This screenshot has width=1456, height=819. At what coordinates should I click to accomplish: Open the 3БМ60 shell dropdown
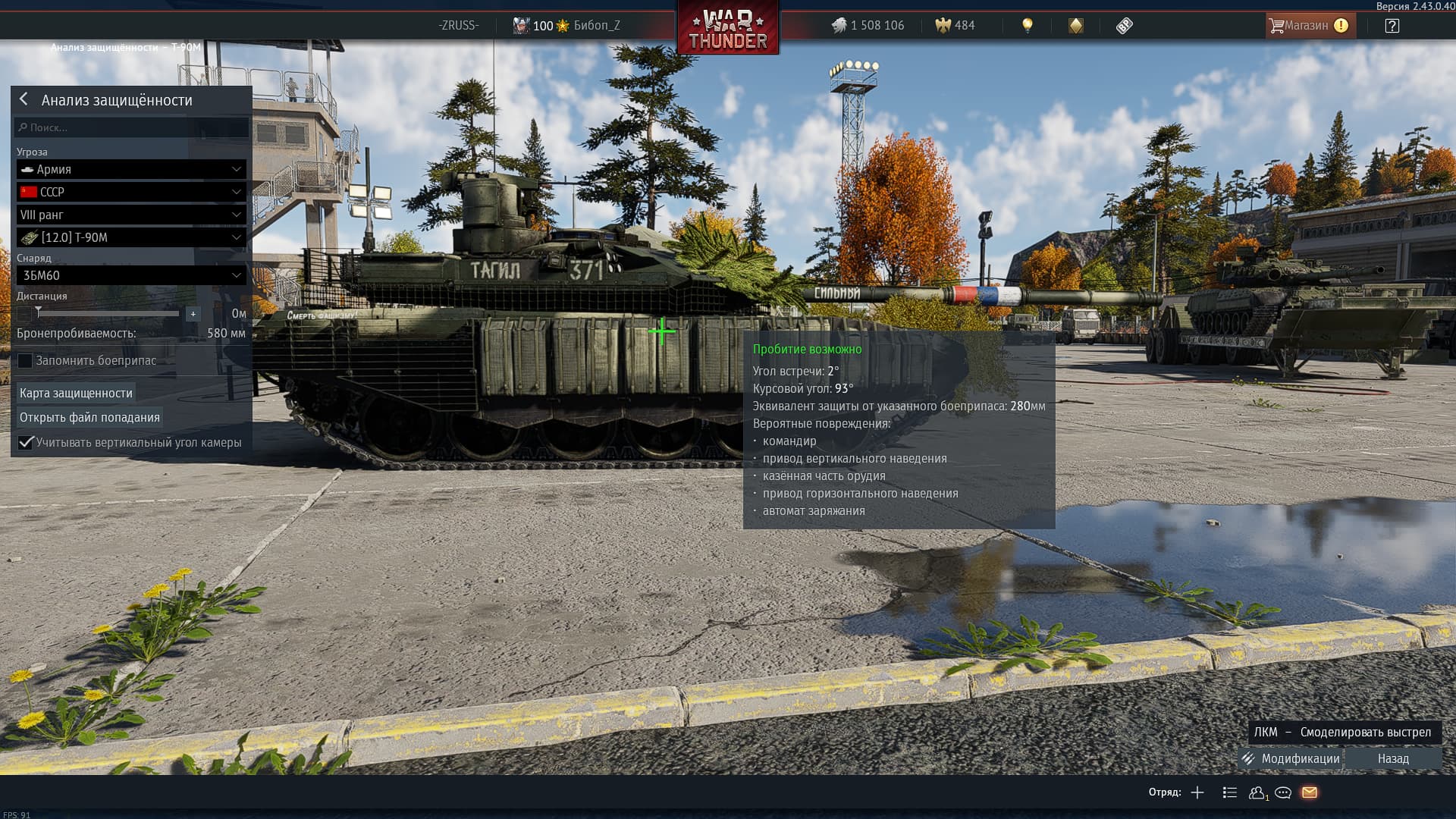[x=131, y=275]
